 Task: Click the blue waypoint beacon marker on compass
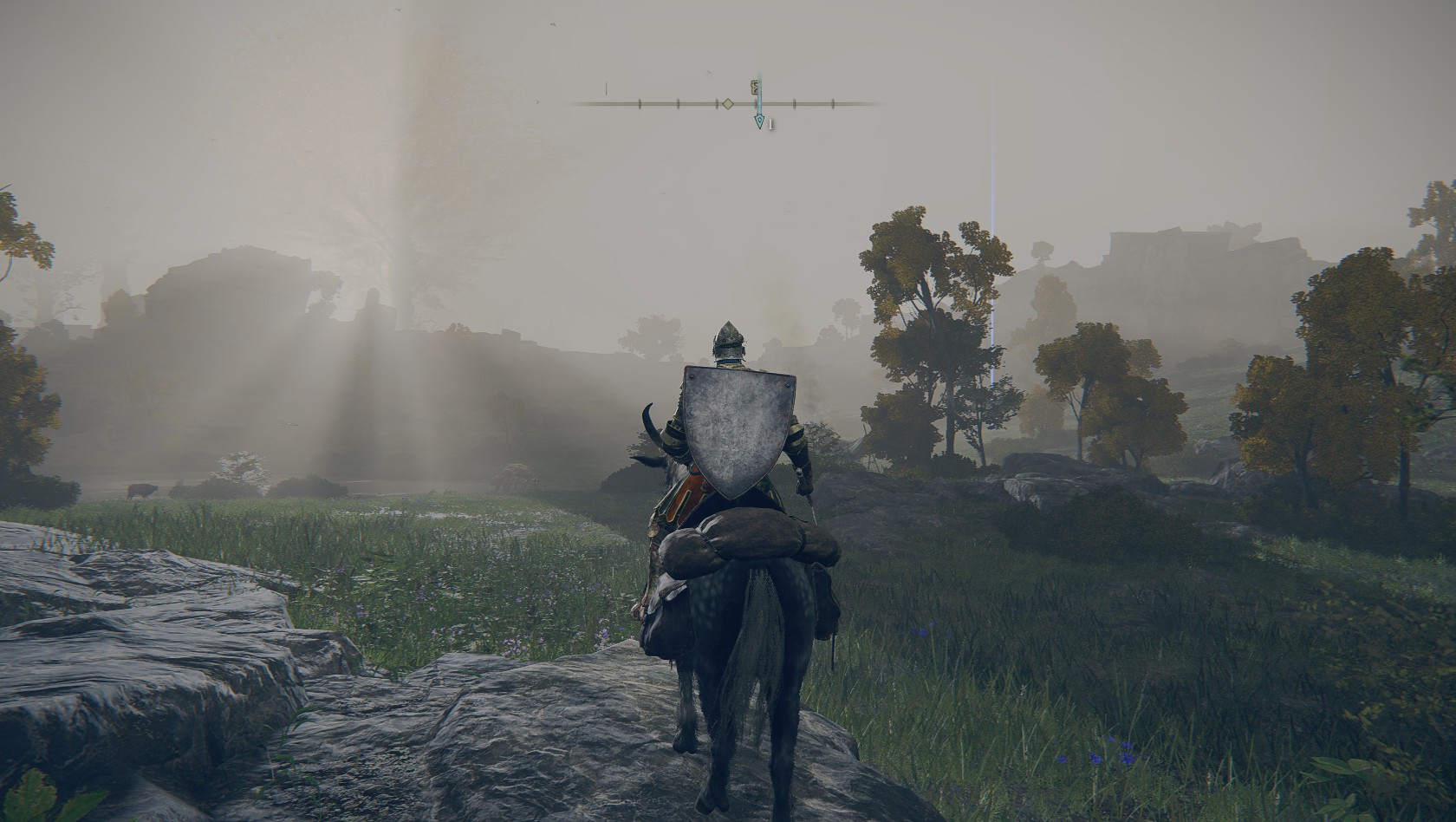(760, 121)
